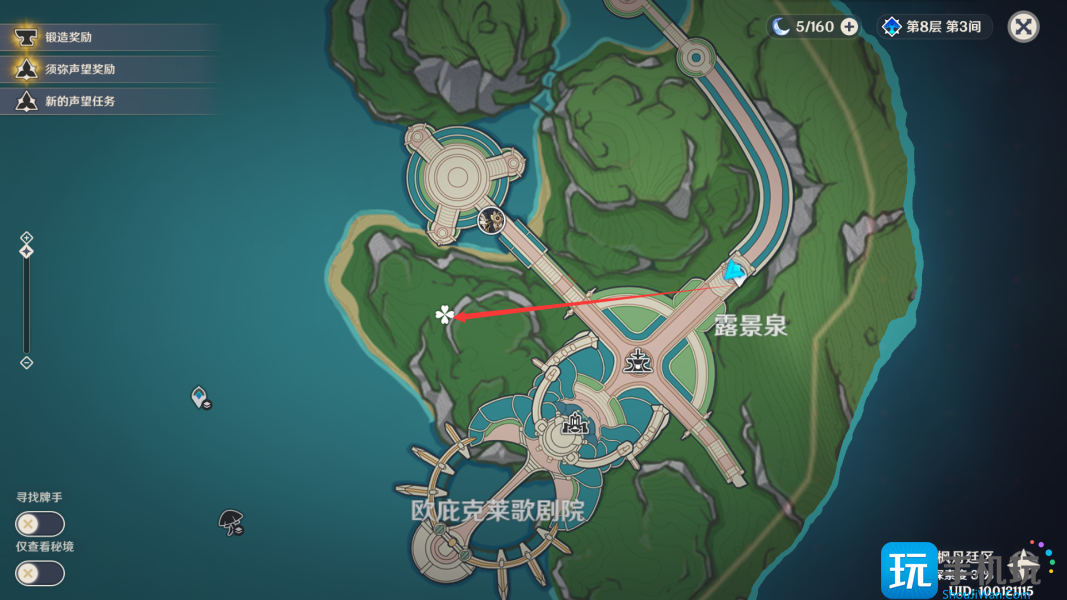Select the round golden boss icon on the bridge
Viewport: 1067px width, 600px height.
(x=490, y=220)
